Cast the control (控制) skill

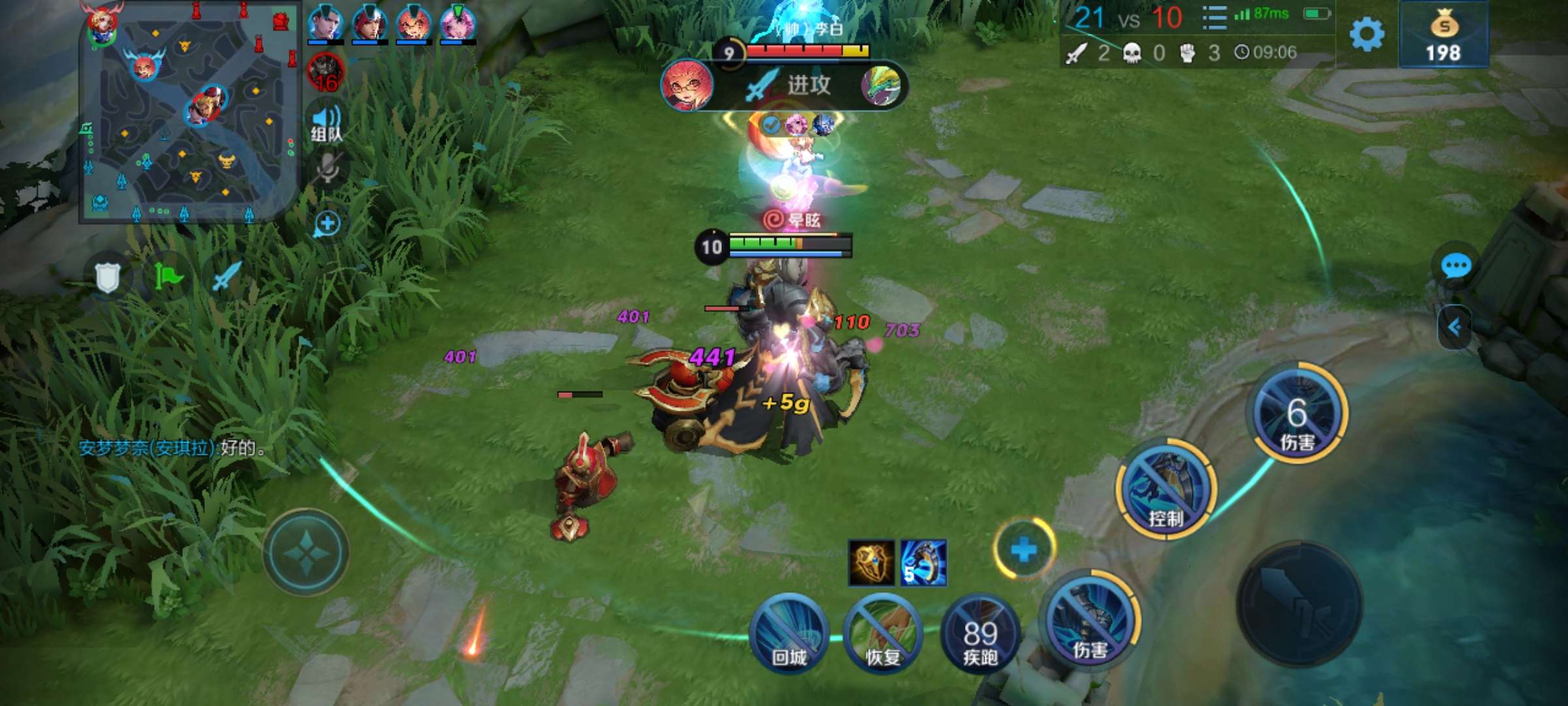(x=1166, y=490)
